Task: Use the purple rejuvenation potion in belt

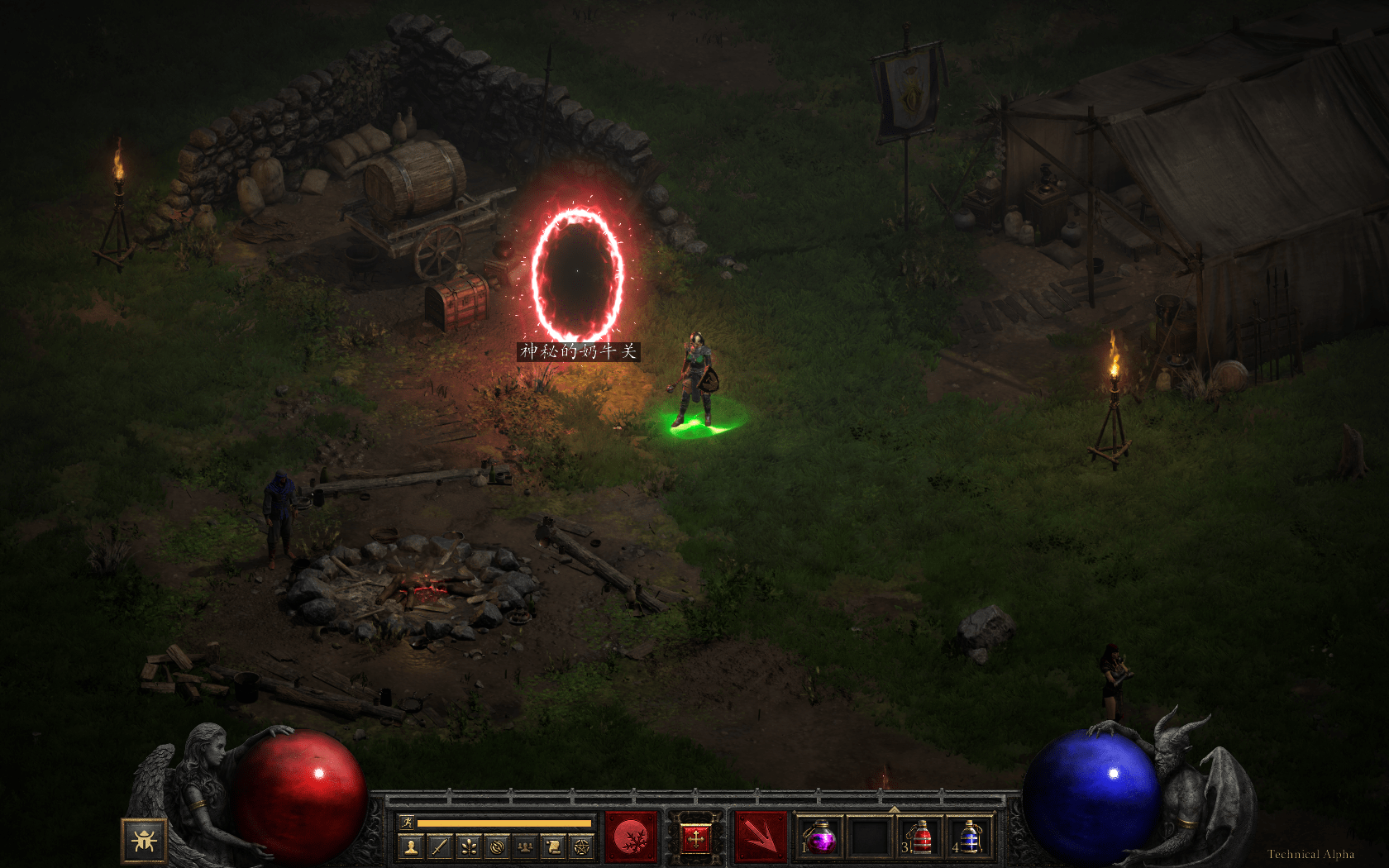Action: pos(820,838)
